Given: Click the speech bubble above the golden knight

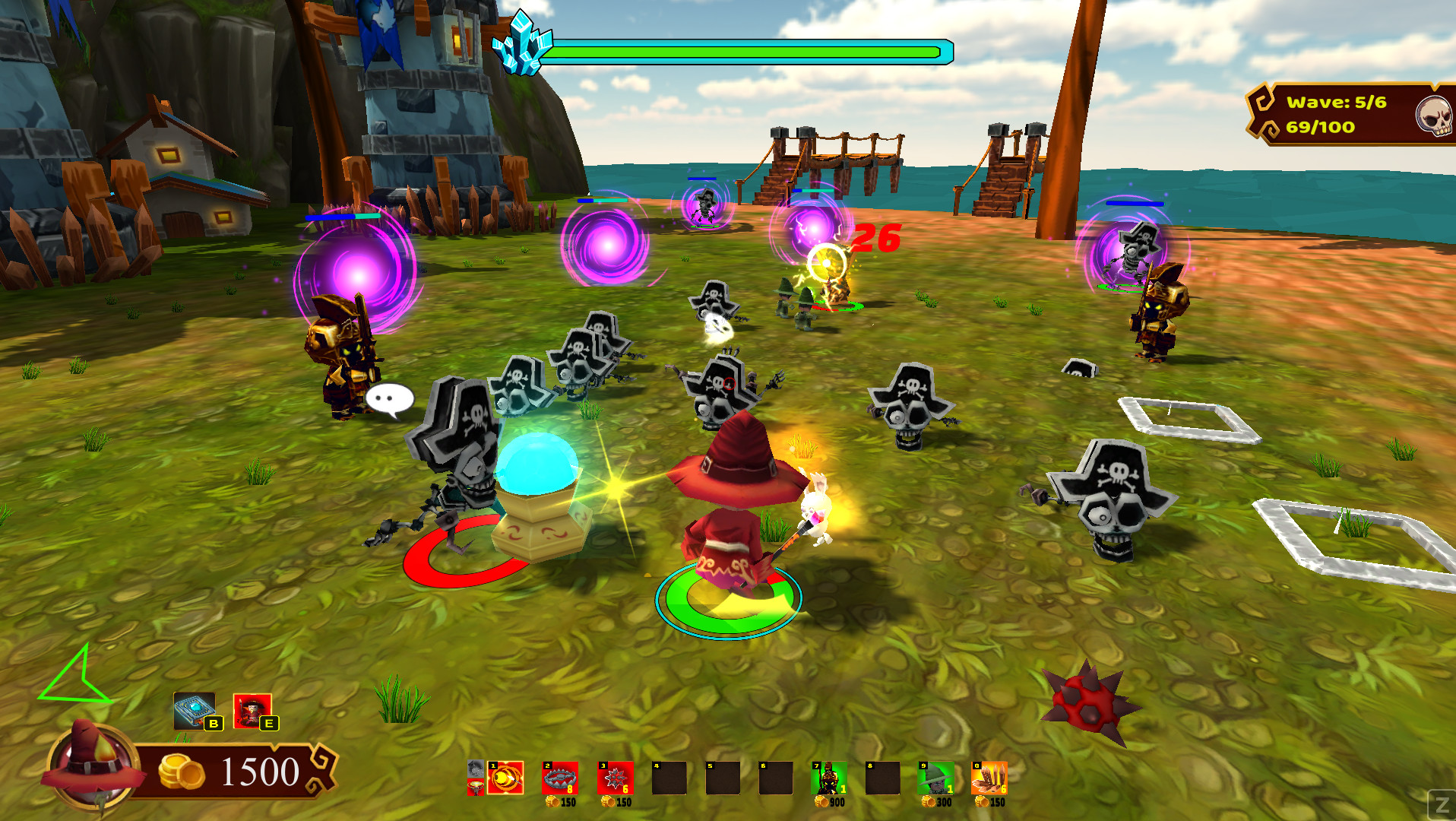Looking at the screenshot, I should pos(390,398).
